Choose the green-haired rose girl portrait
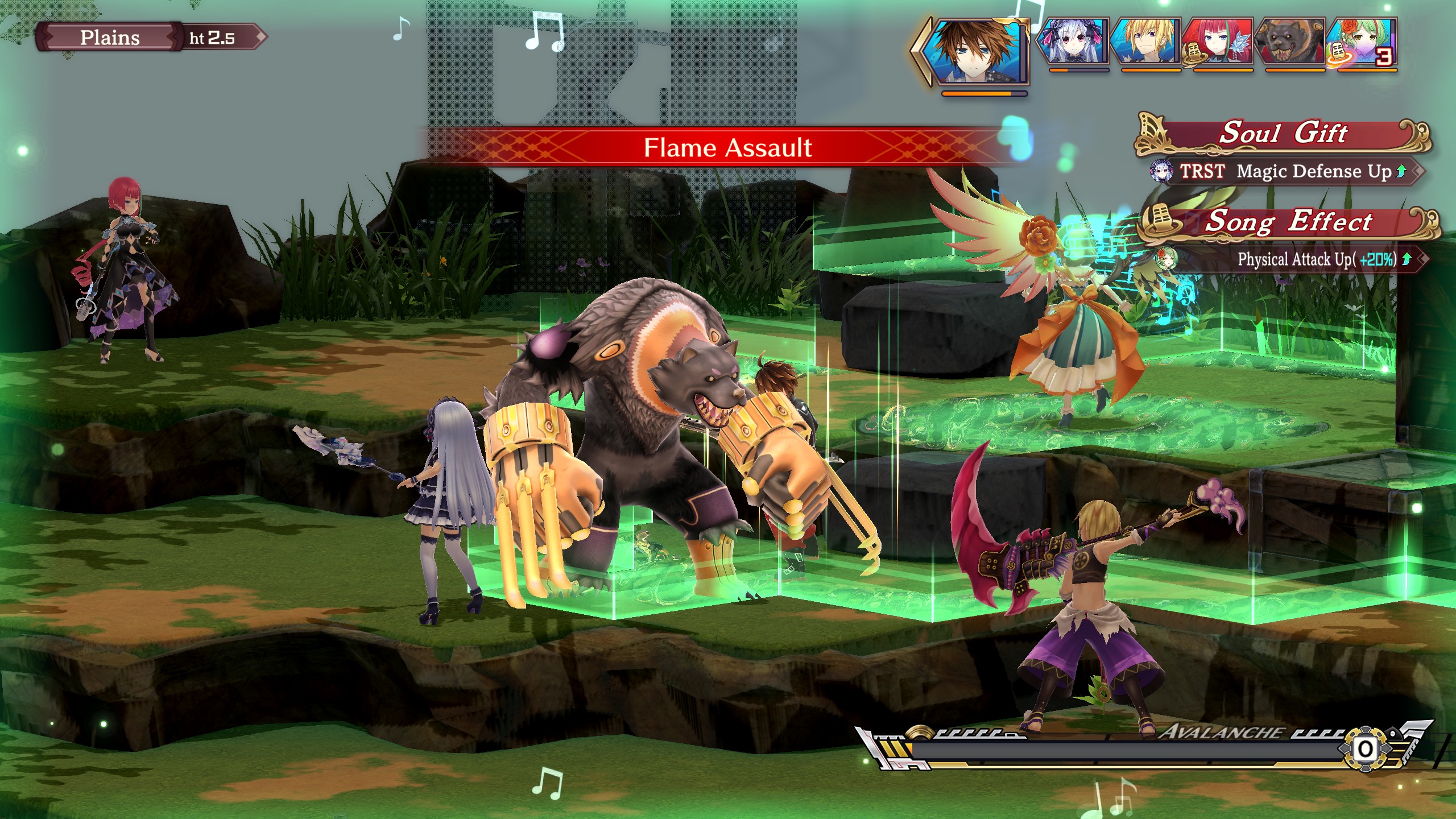The image size is (1456, 819). pyautogui.click(x=1362, y=42)
